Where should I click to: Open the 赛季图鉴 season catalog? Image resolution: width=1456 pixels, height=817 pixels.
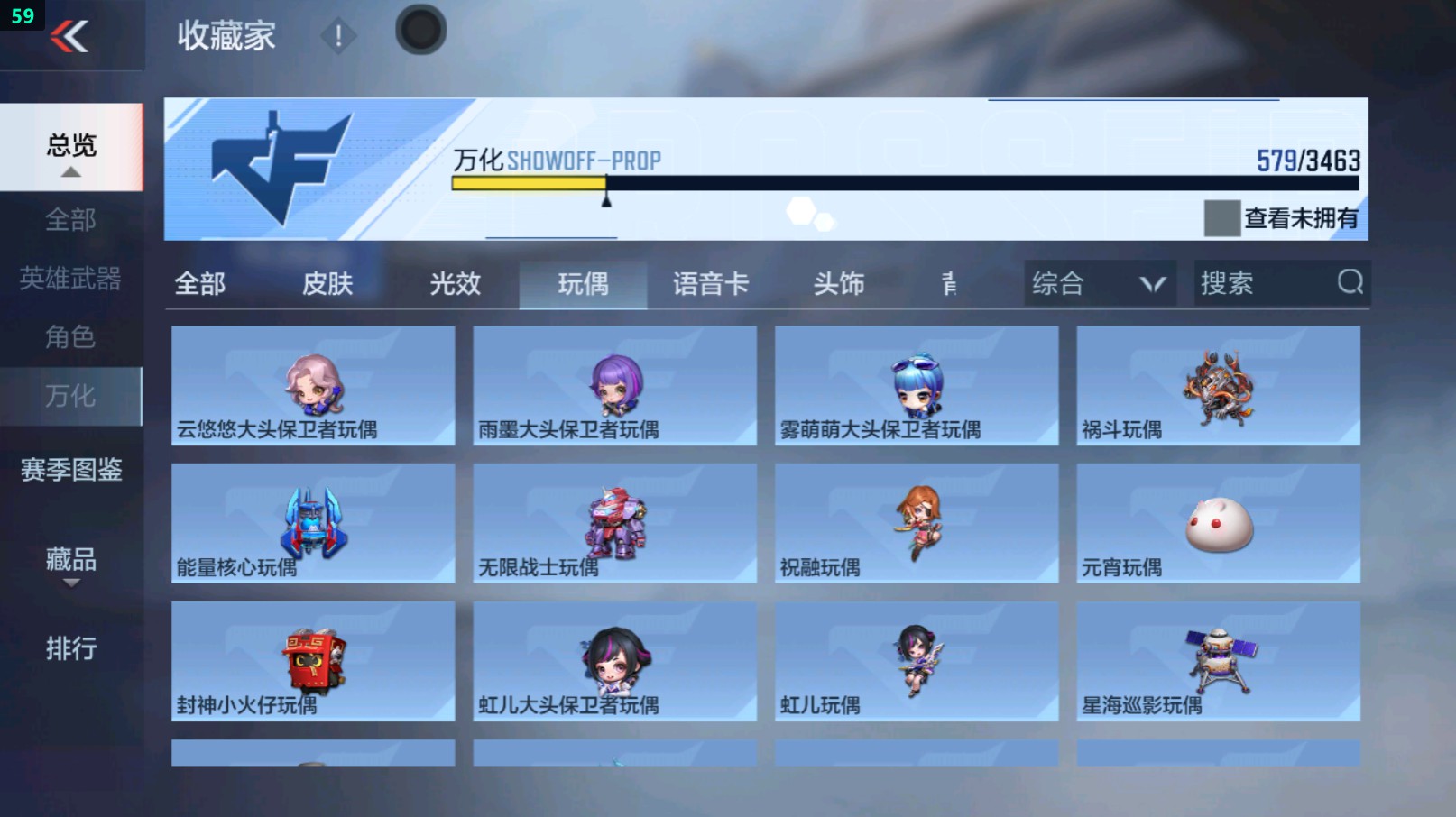[x=71, y=470]
